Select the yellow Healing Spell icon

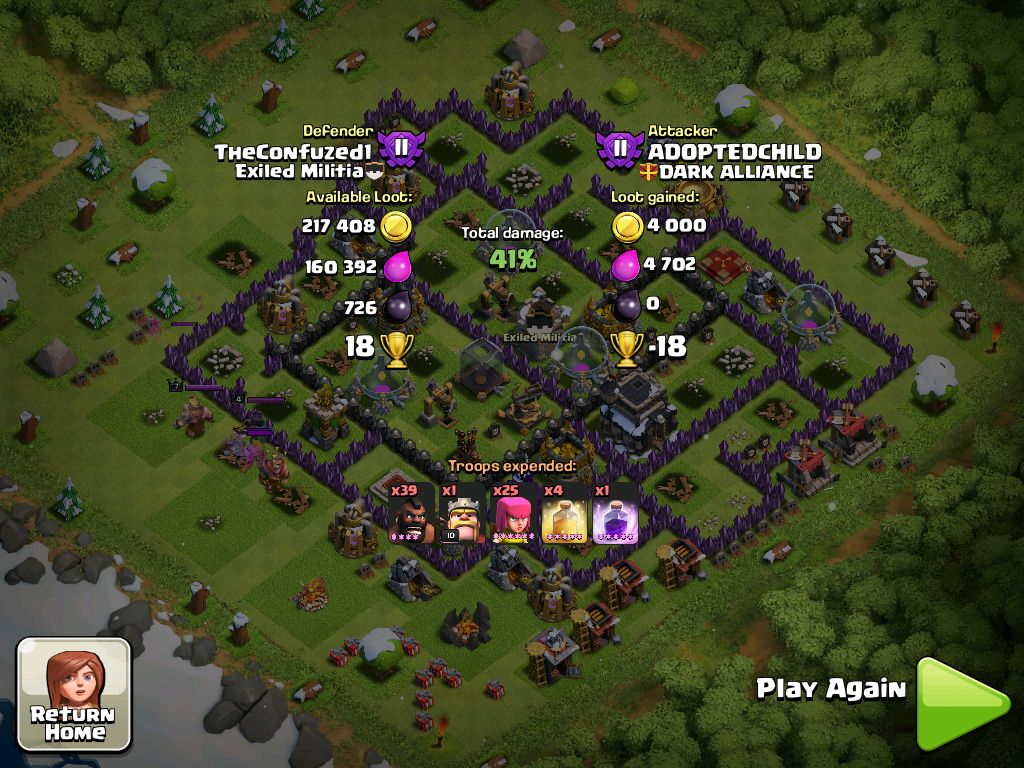tap(564, 513)
